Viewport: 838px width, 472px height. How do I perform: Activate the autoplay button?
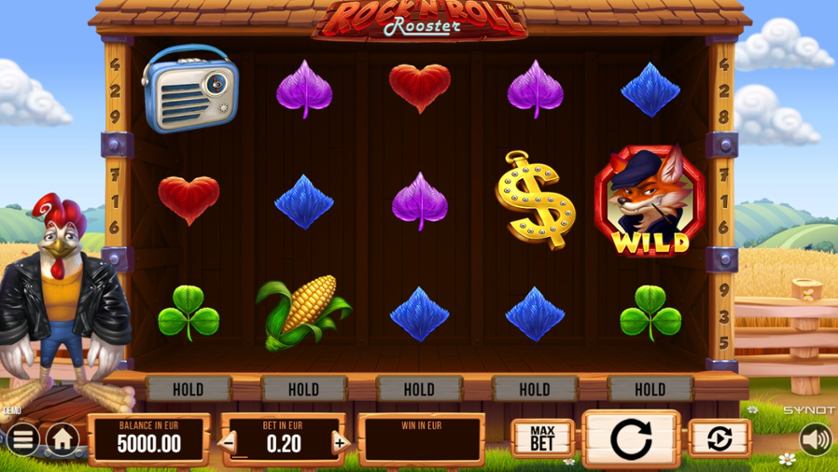pyautogui.click(x=719, y=438)
